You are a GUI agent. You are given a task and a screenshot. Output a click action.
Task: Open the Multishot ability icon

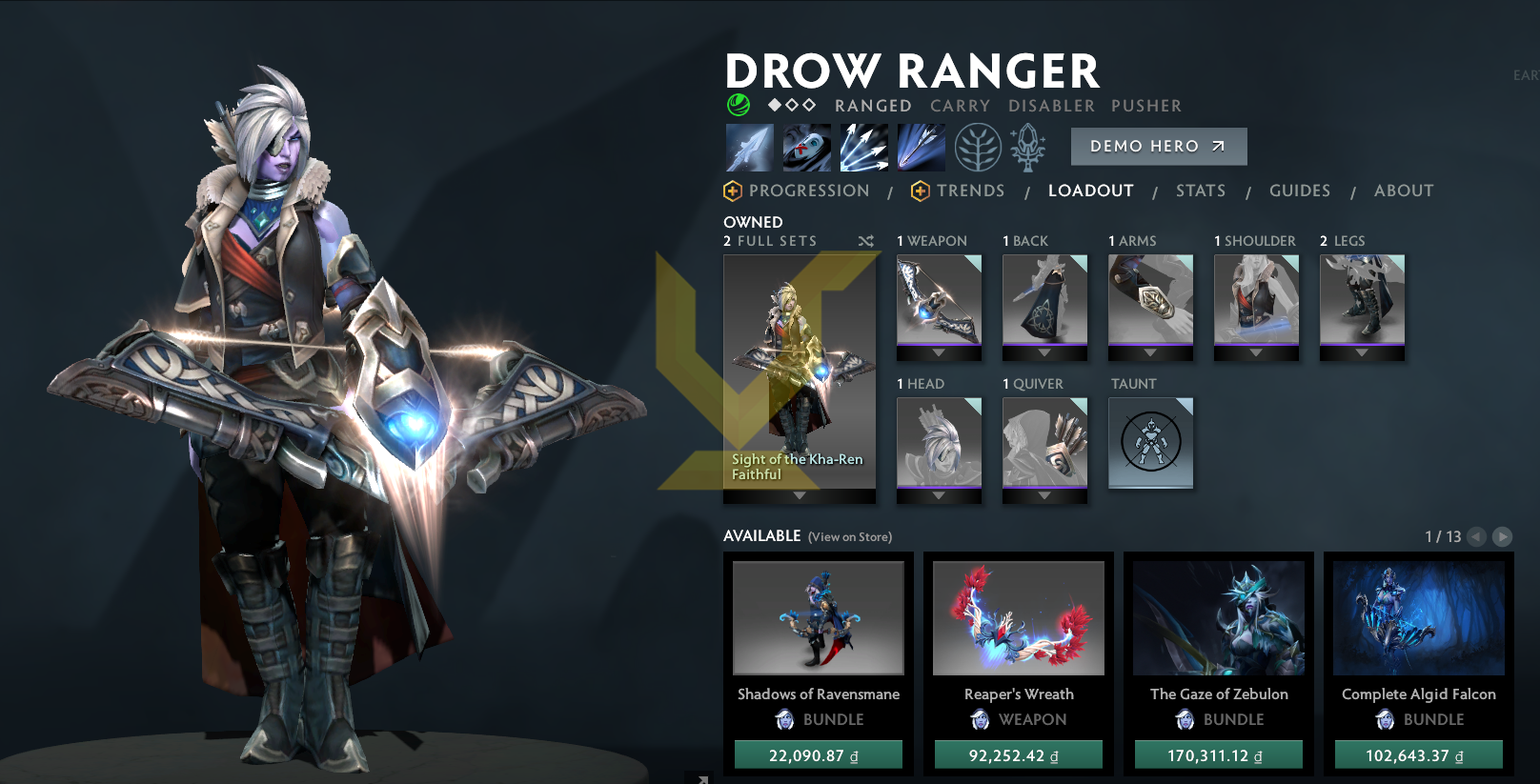pos(864,146)
